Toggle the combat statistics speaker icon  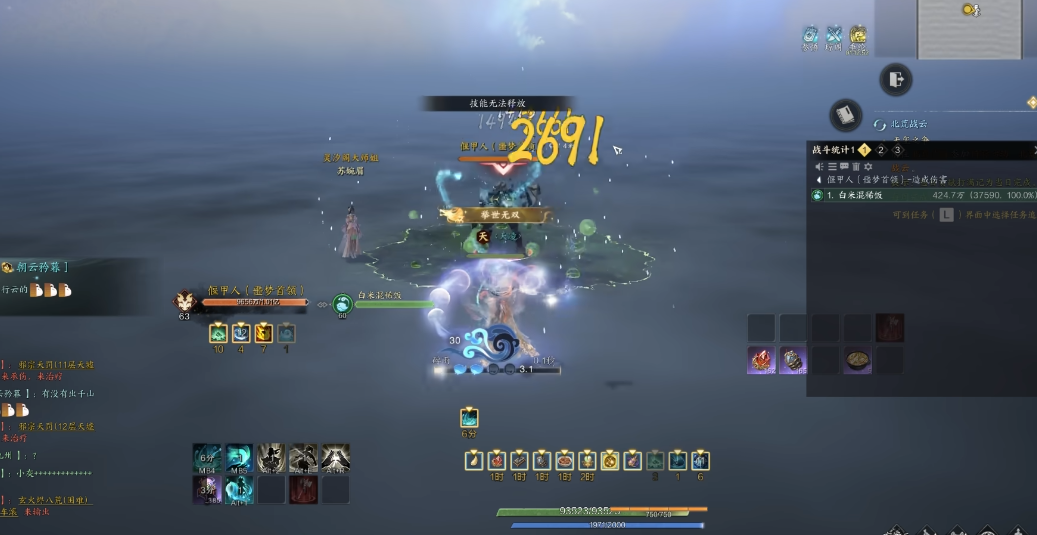point(820,167)
